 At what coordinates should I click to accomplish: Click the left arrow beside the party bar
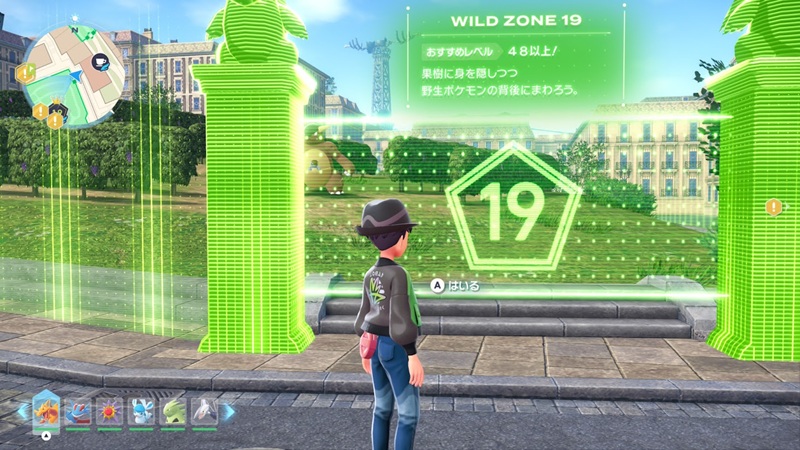tap(21, 410)
